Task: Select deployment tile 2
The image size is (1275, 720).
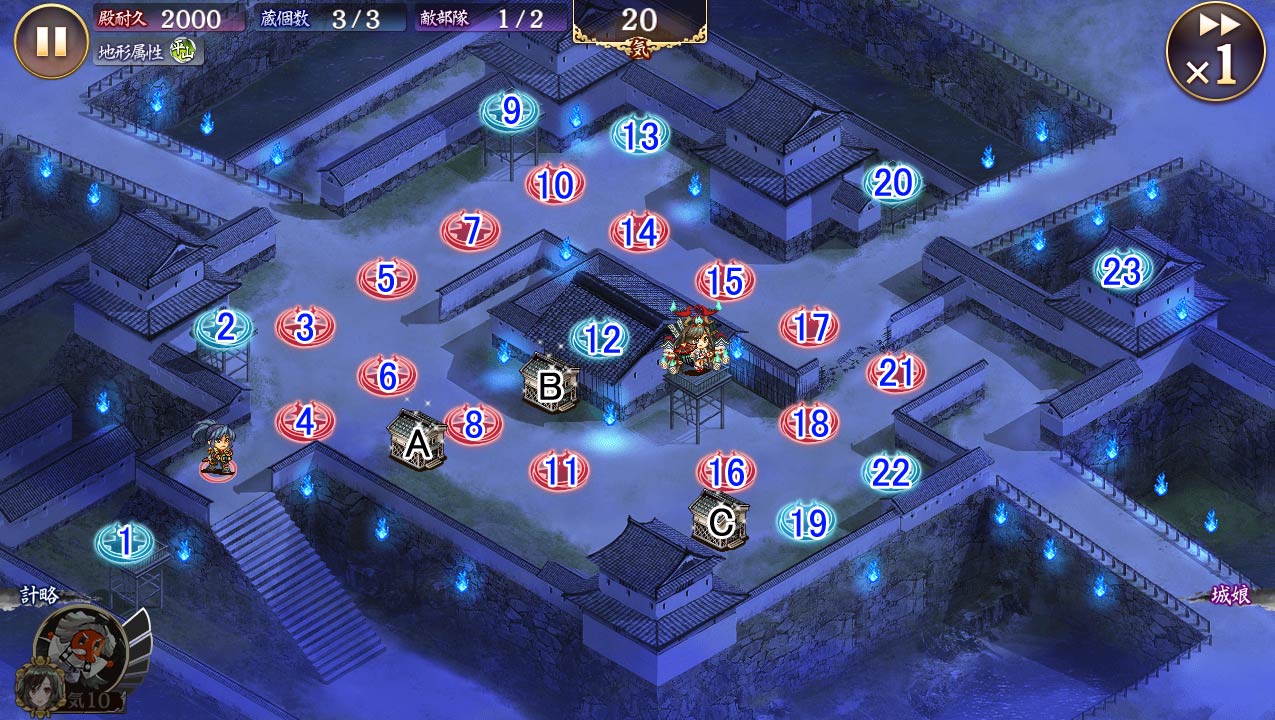Action: click(224, 328)
